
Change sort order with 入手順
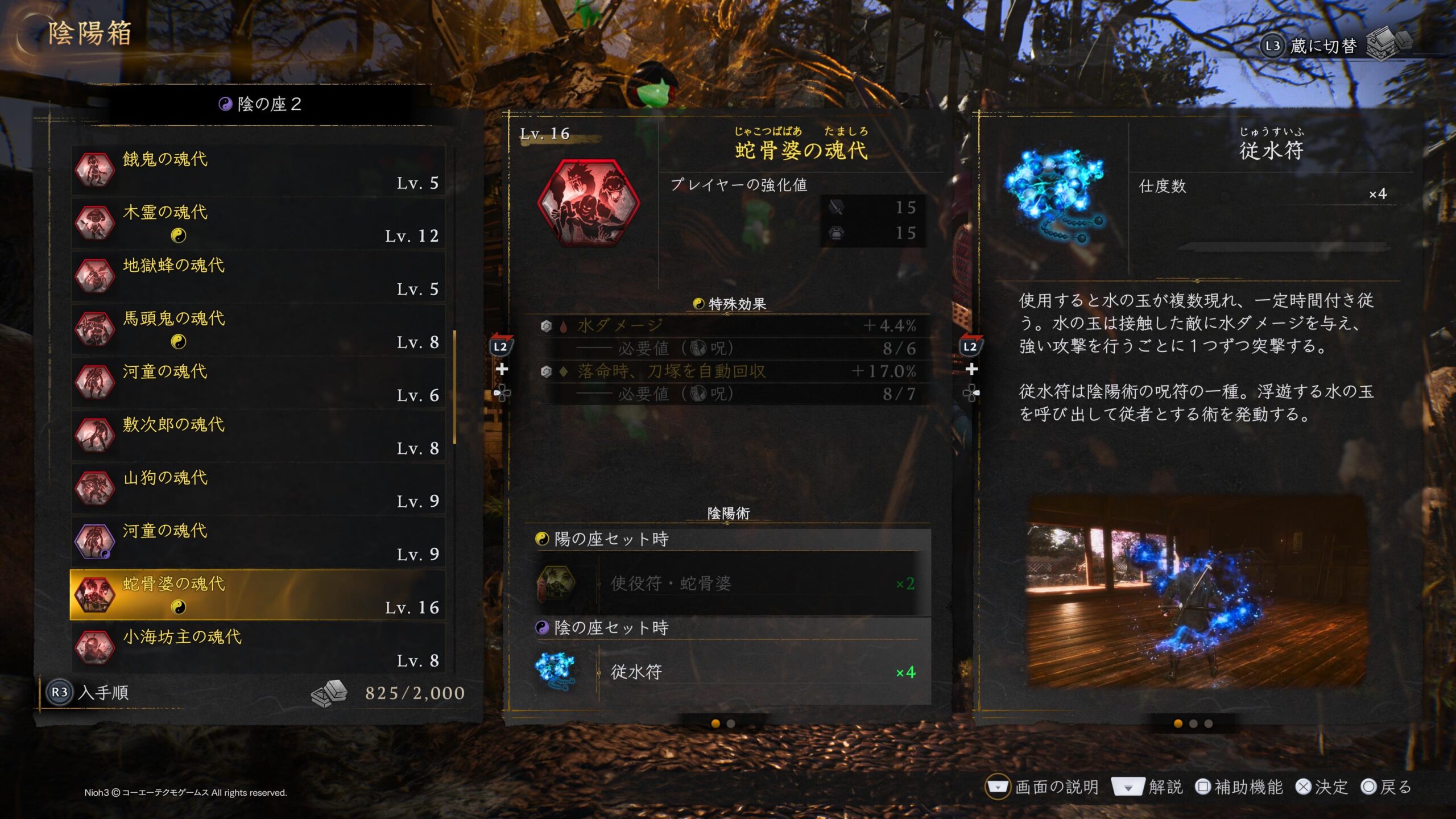[90, 692]
